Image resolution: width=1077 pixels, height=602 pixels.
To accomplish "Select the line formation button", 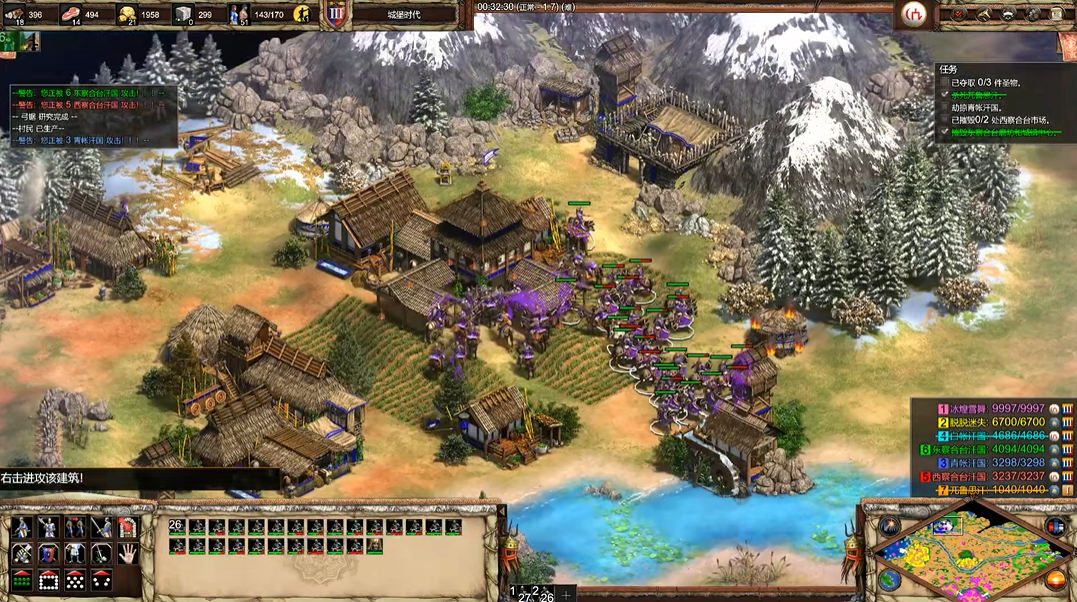I will tap(21, 580).
